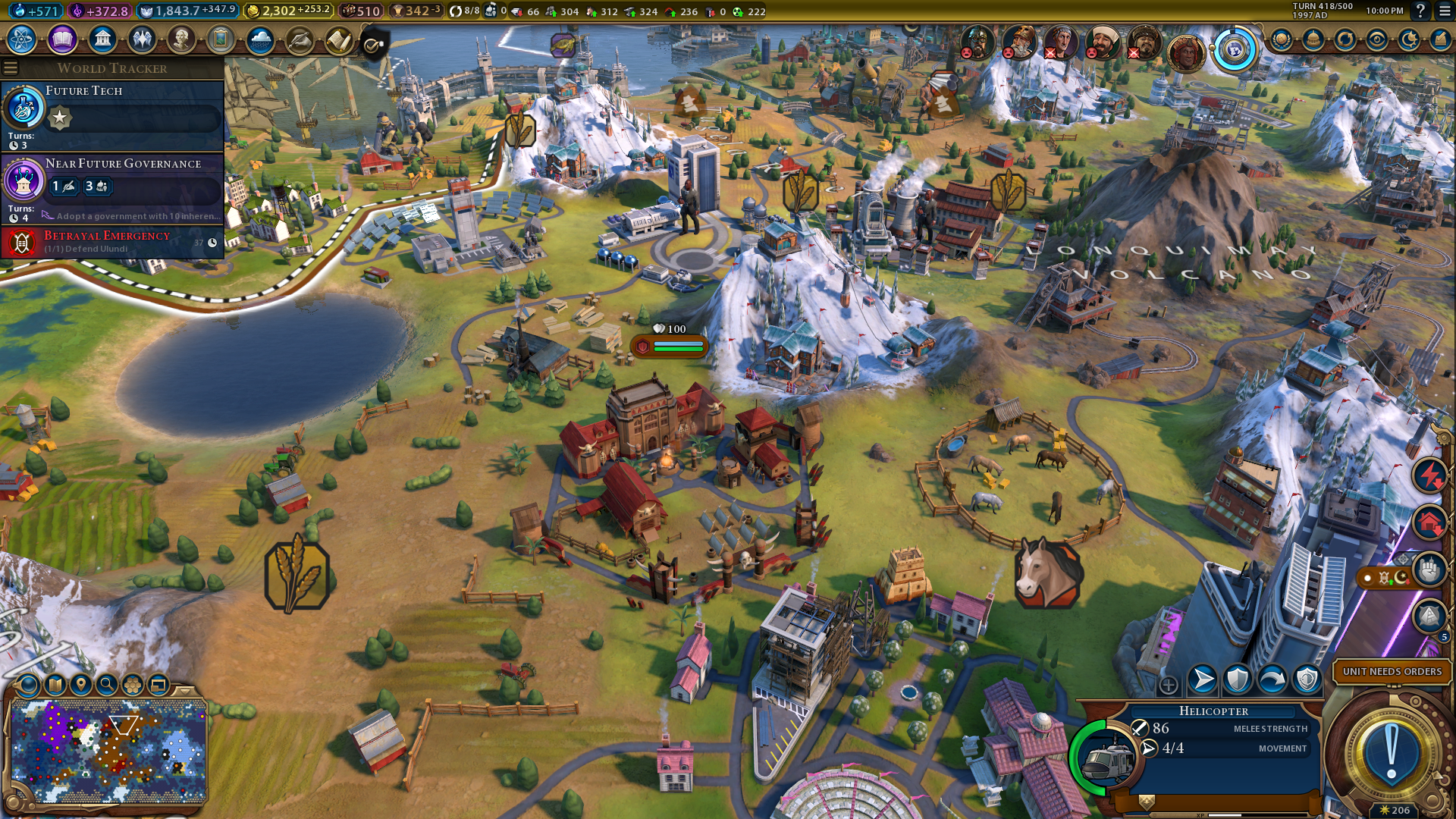Select the Future Tech research entry
This screenshot has height=819, width=1456.
point(114,114)
